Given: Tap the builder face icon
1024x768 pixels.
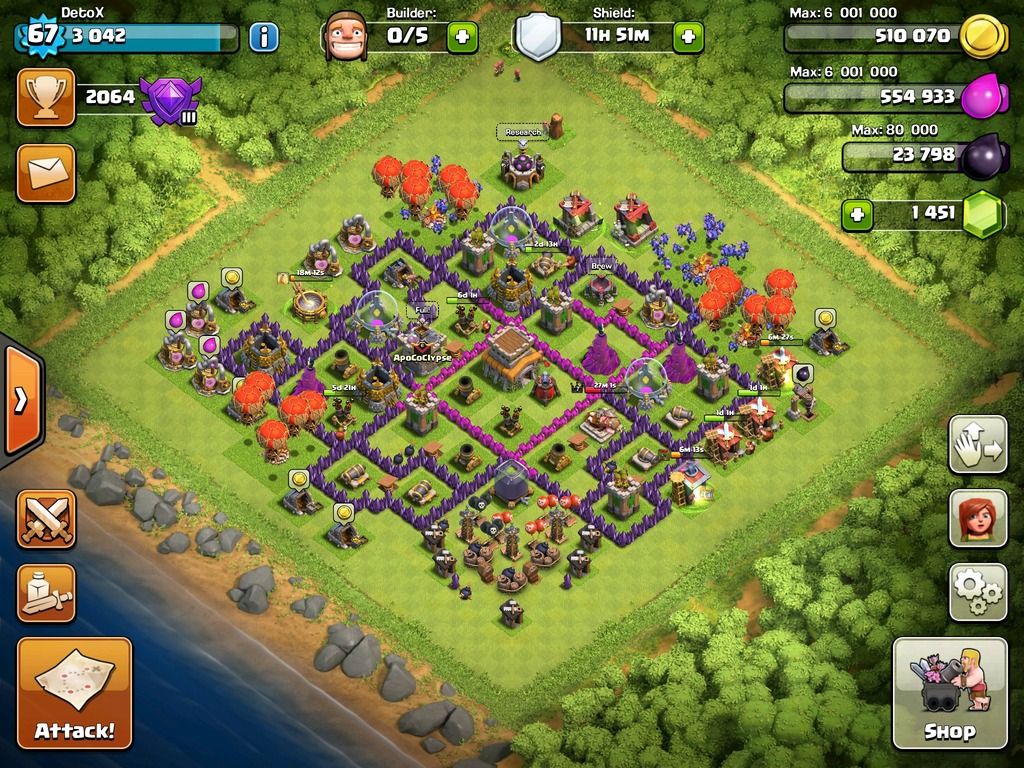Looking at the screenshot, I should pos(346,36).
